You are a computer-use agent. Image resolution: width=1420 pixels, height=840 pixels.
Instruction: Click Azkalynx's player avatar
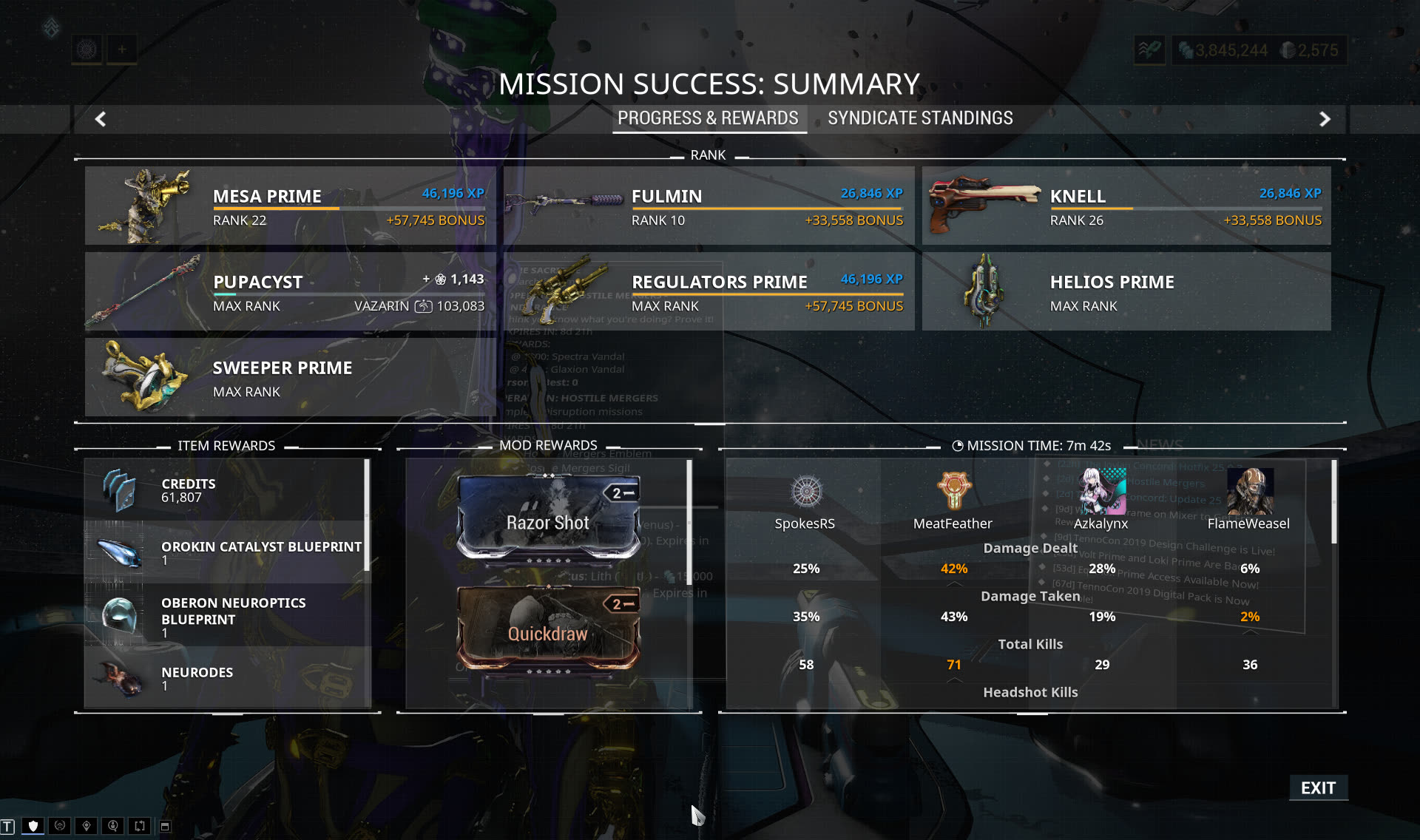[1101, 491]
